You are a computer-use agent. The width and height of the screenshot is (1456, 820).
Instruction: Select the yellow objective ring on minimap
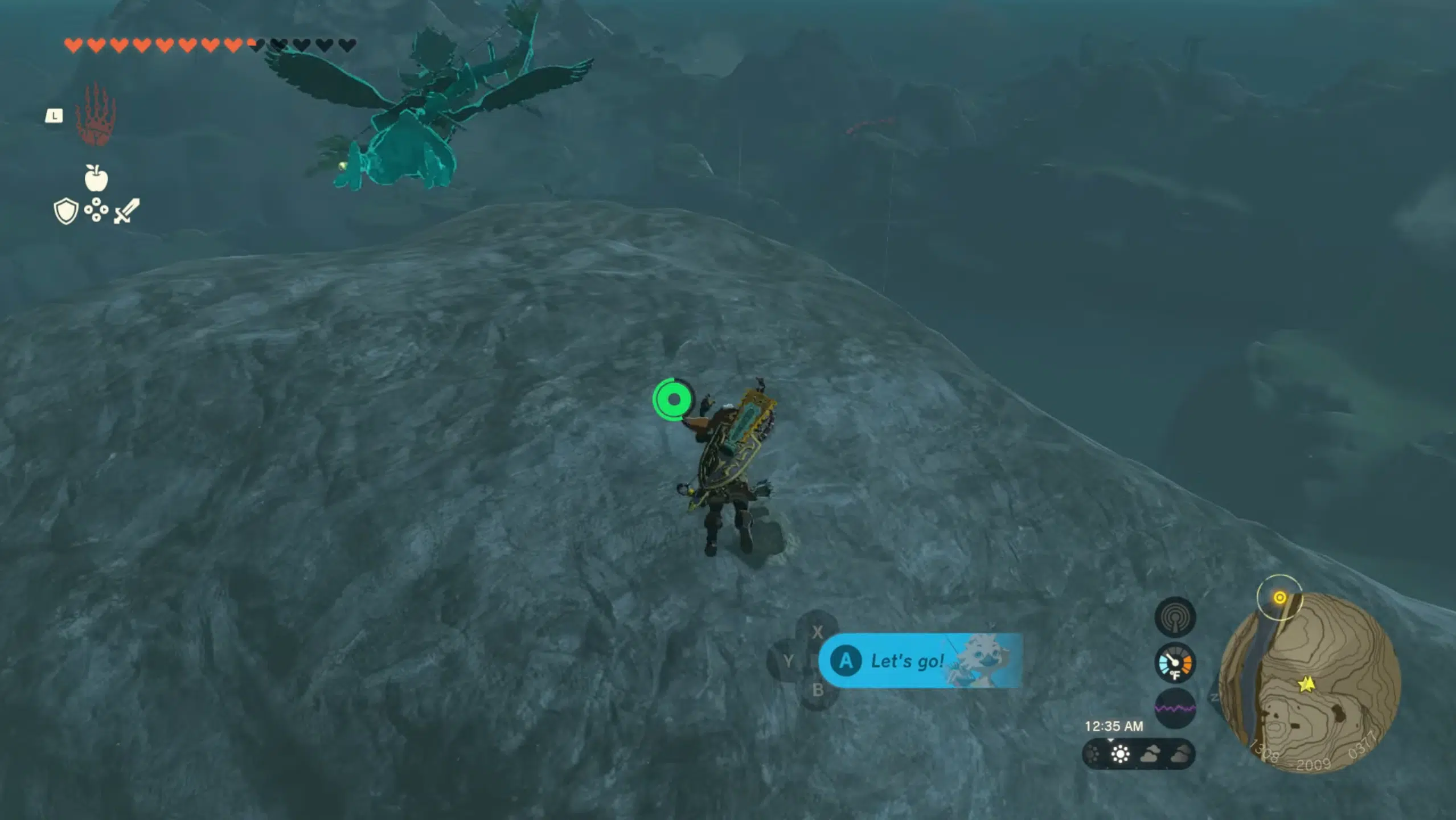(1279, 597)
